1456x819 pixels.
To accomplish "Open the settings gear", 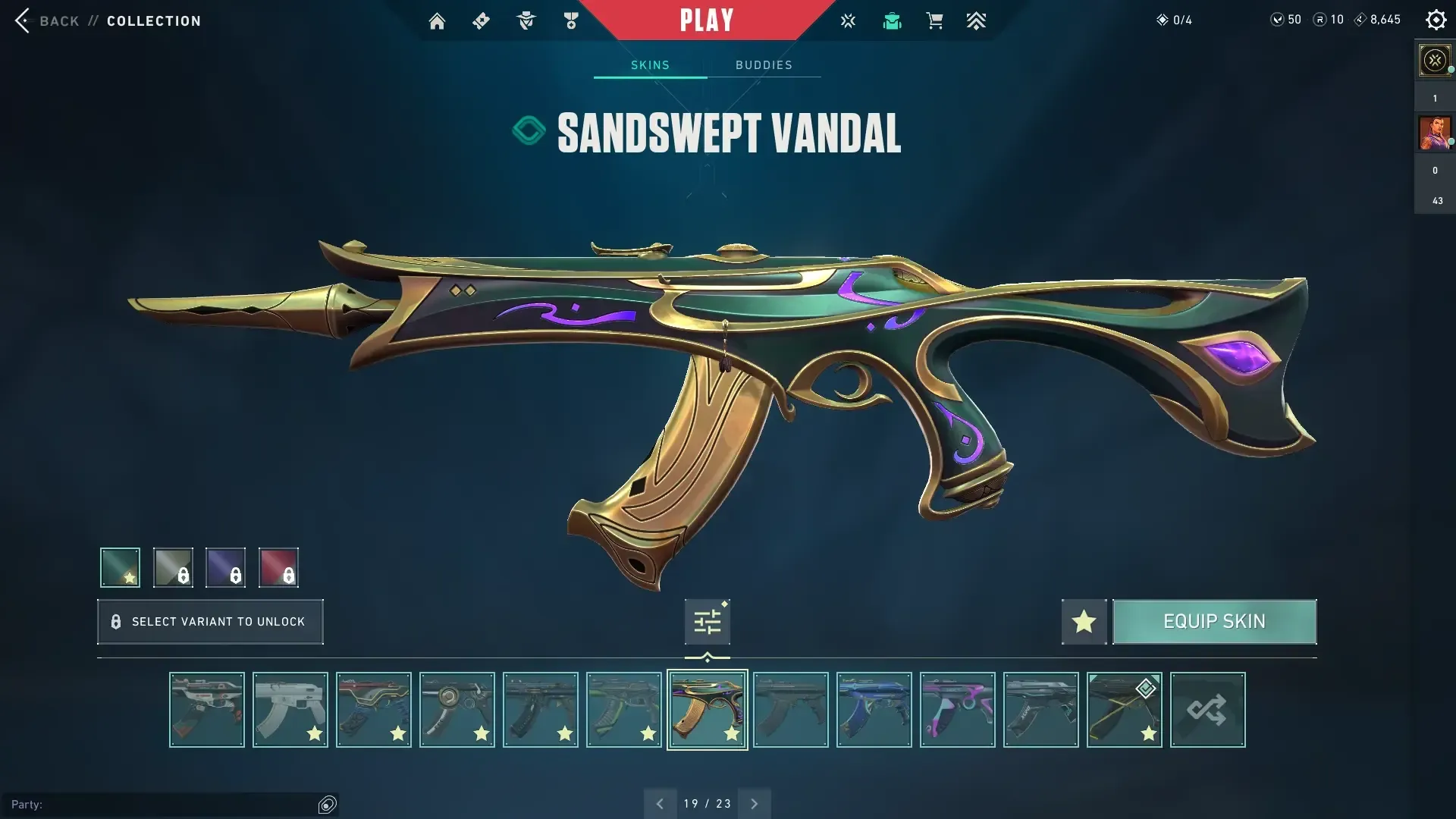I will click(x=1436, y=20).
